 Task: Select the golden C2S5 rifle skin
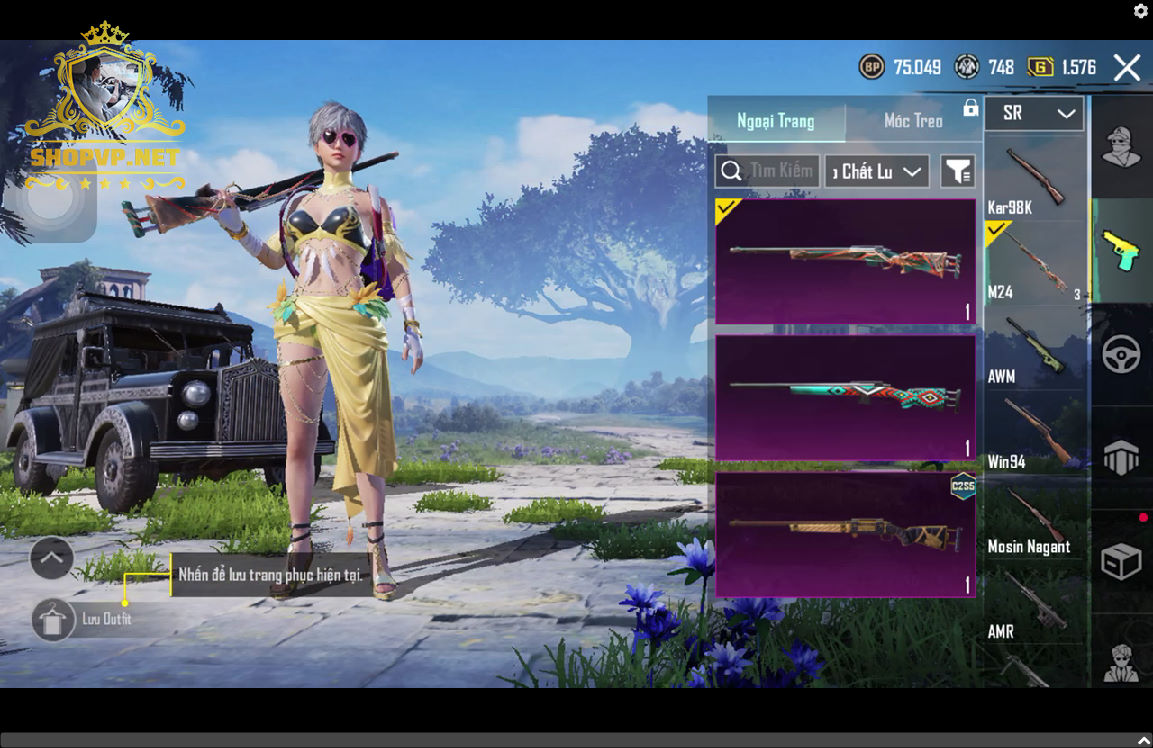point(845,534)
